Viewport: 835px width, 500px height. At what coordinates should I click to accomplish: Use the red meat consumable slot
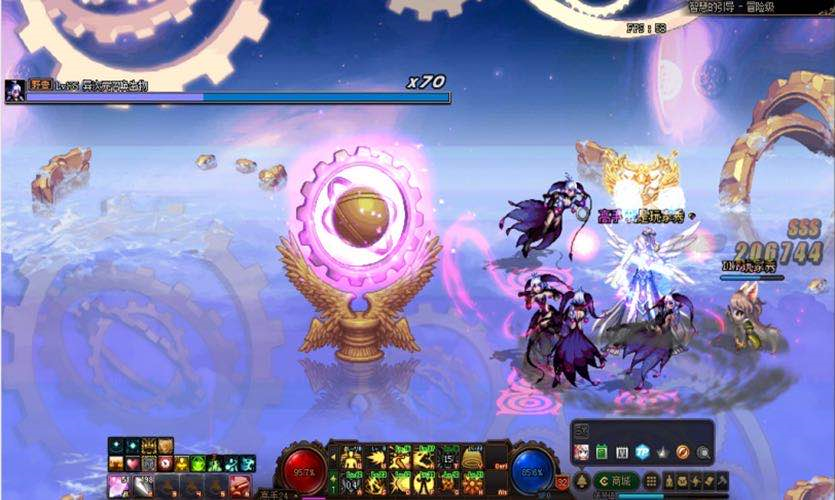[240, 485]
